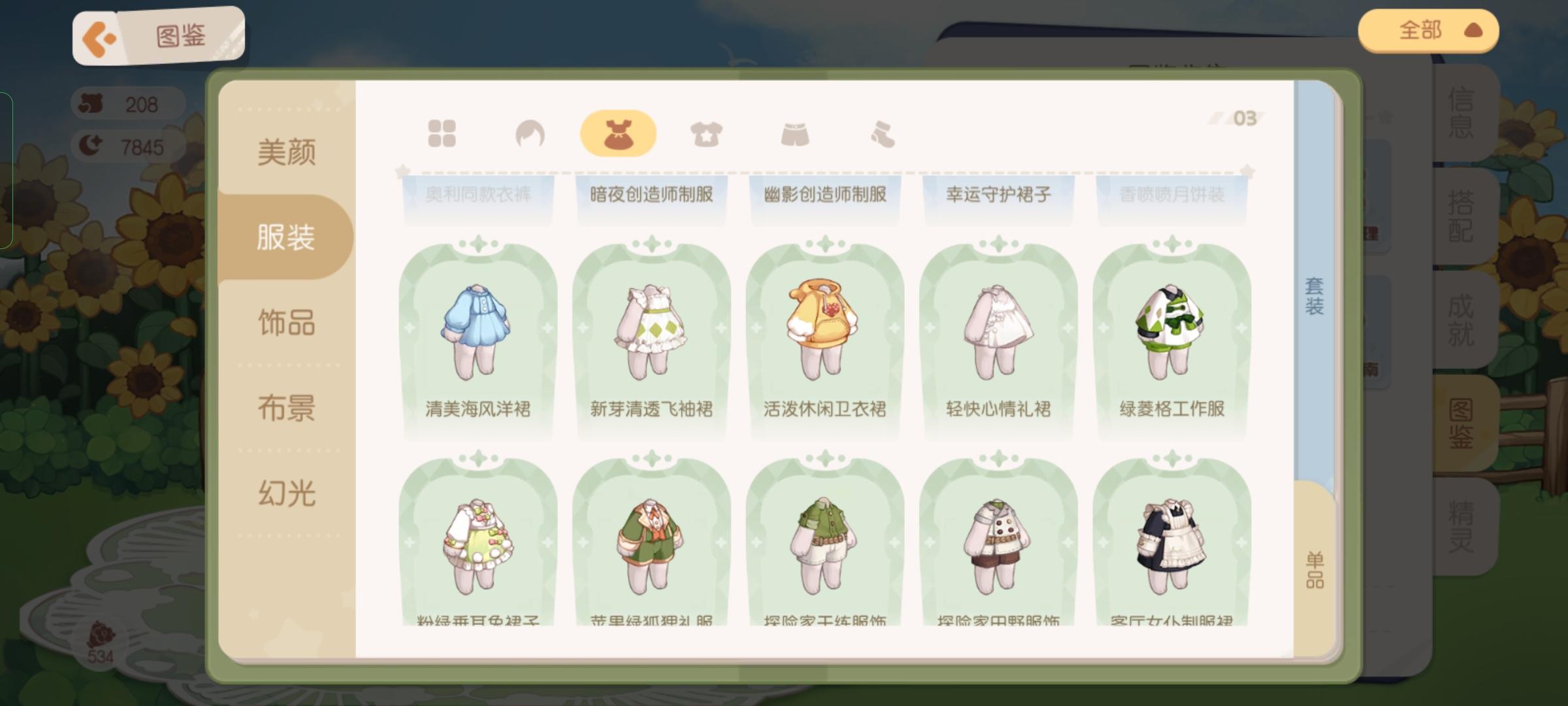The image size is (1568, 706).
Task: Click the acorn icon inside the 全部 button
Action: pos(1475,29)
